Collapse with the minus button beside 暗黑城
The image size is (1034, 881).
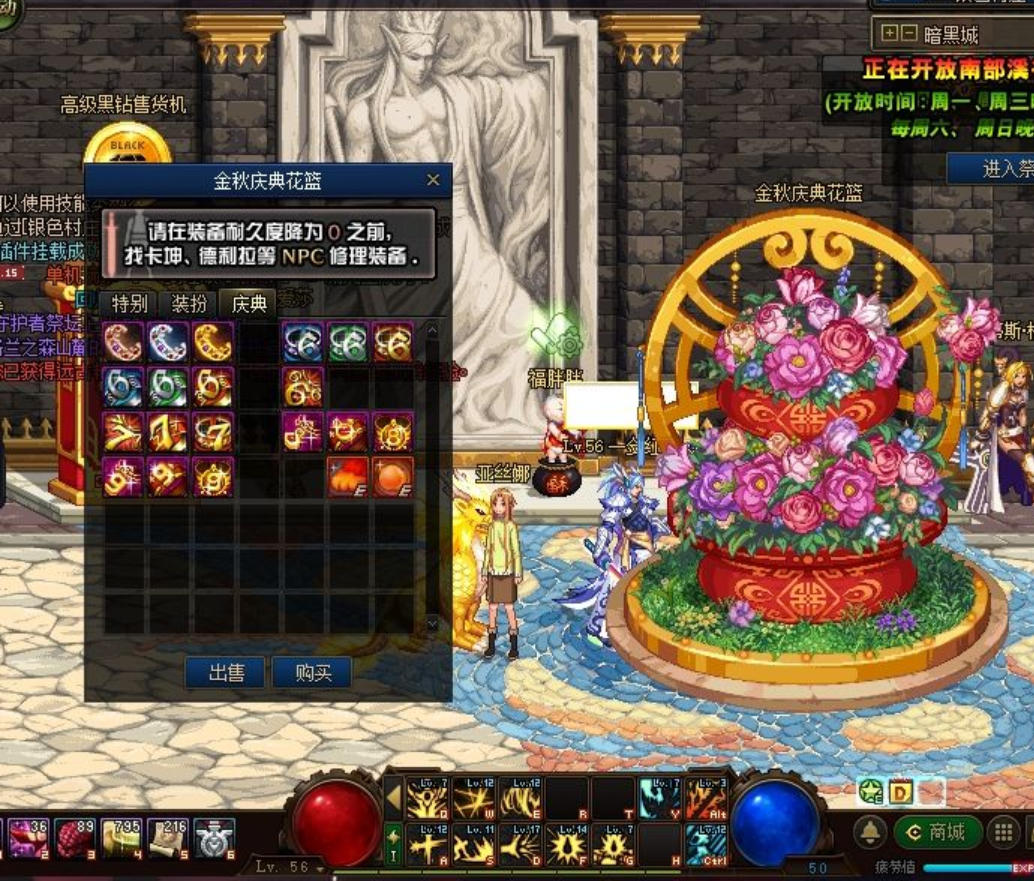(x=907, y=34)
